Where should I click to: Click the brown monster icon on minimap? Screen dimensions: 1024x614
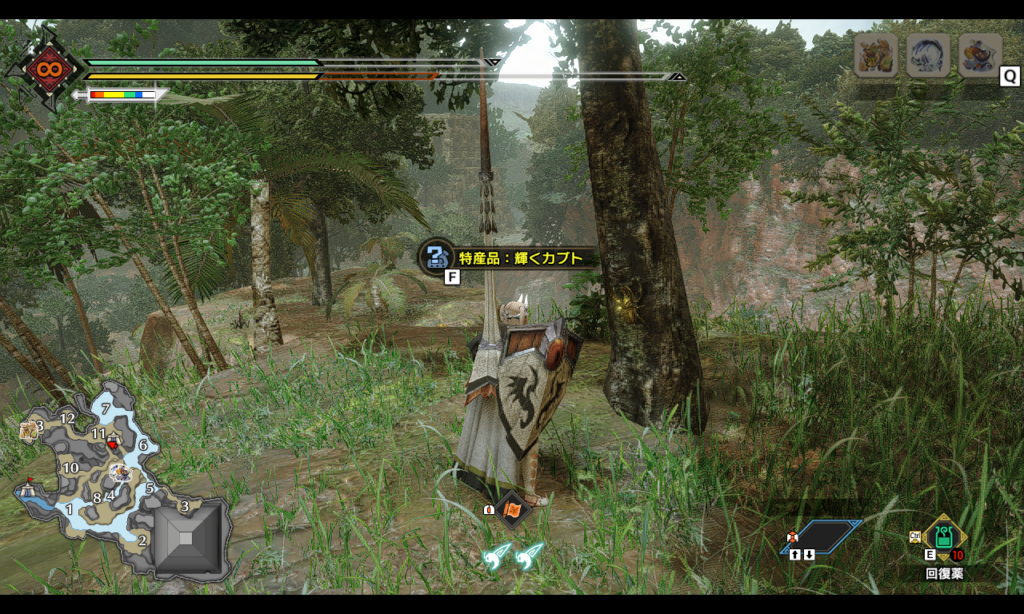pyautogui.click(x=28, y=431)
